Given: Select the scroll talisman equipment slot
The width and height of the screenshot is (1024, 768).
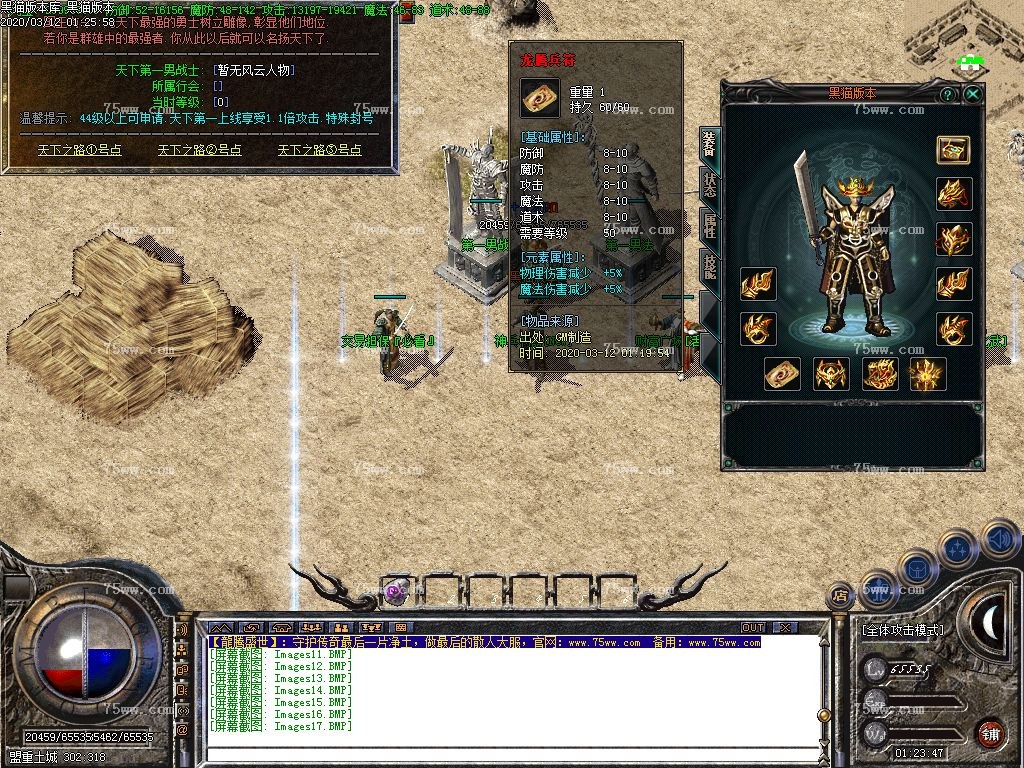Looking at the screenshot, I should 782,374.
